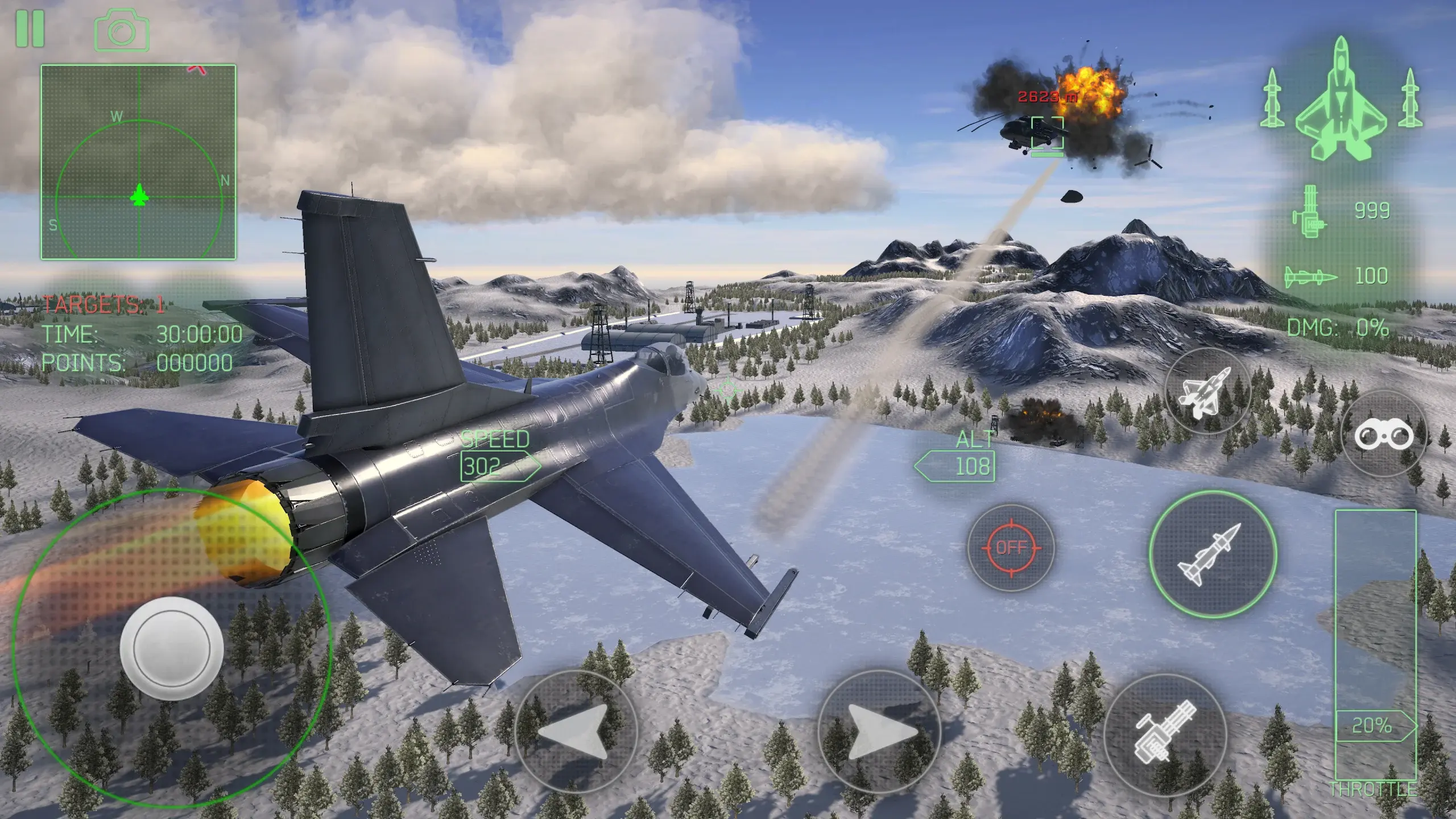Toggle the OFF auto-targeting switch
Screen dimensions: 1456x819
(x=1012, y=548)
